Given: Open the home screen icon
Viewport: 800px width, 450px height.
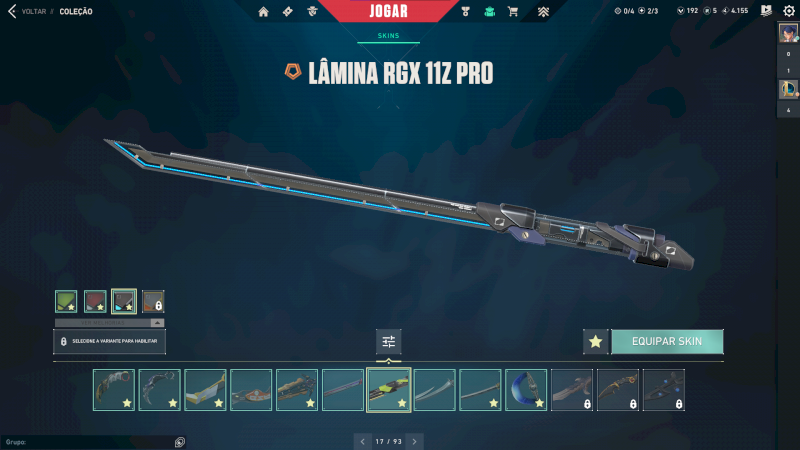Looking at the screenshot, I should [264, 12].
